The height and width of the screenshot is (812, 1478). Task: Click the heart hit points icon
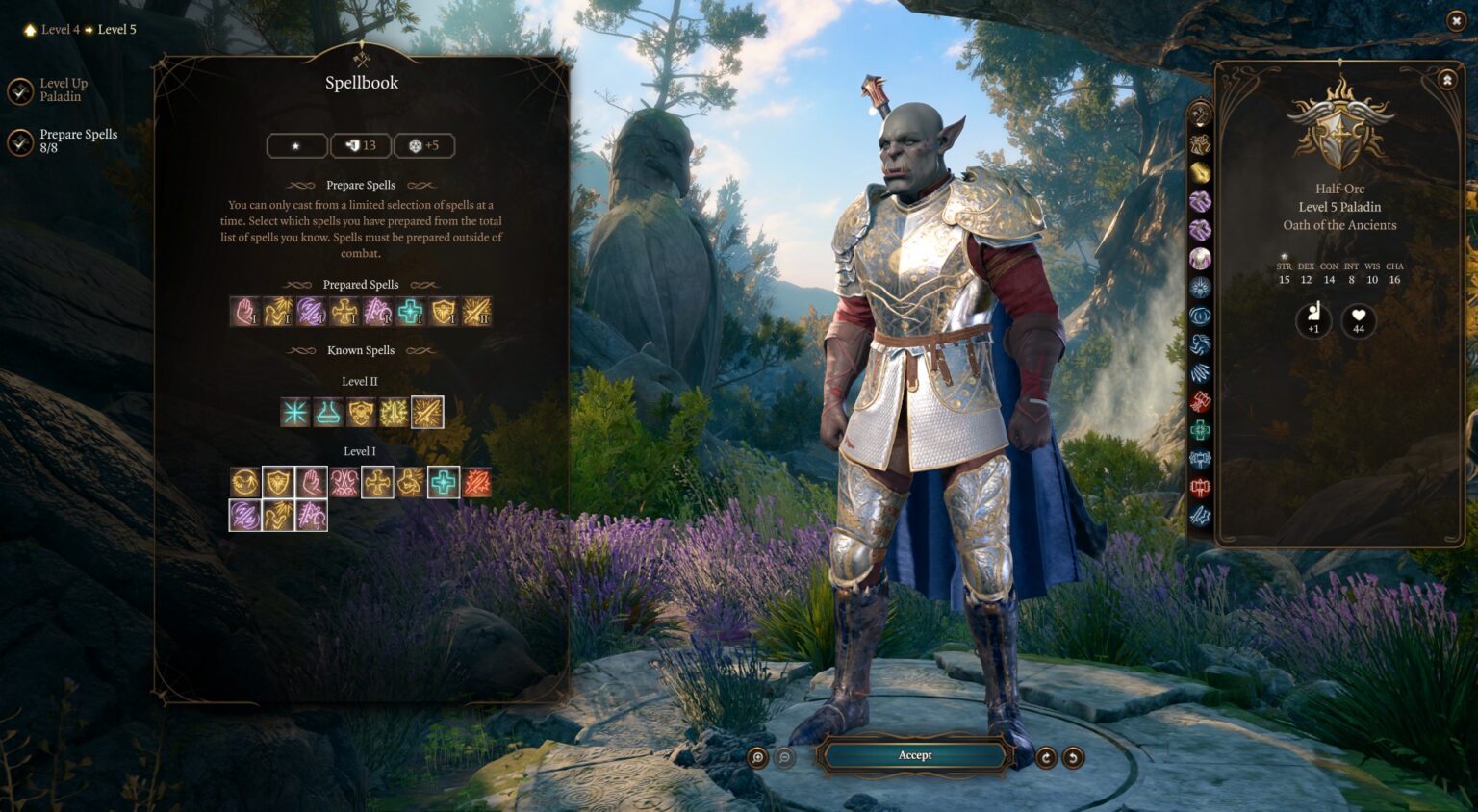pos(1358,320)
